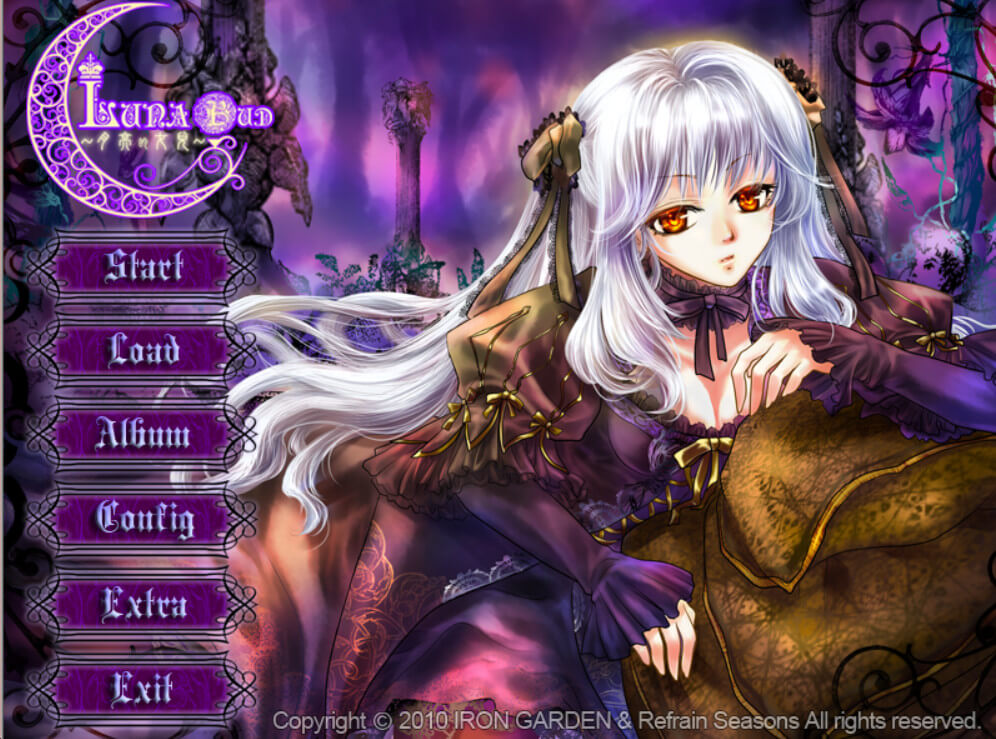996x739 pixels.
Task: Select the Extra menu entry
Action: pos(142,604)
